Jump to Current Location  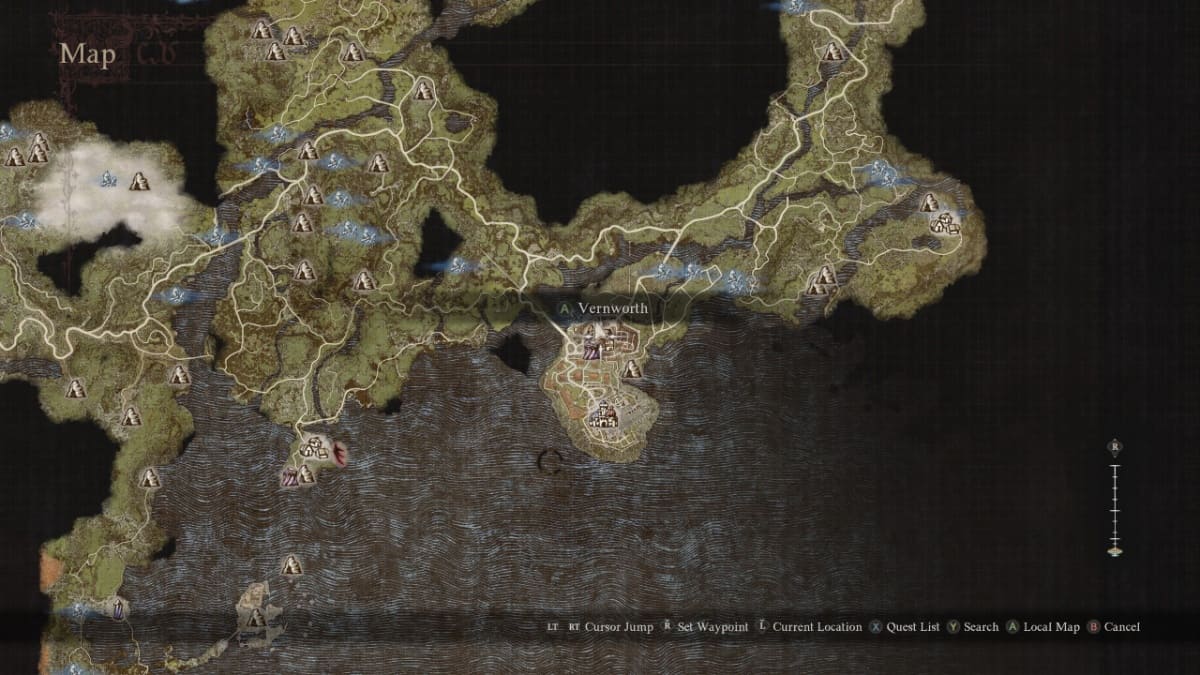pos(816,627)
